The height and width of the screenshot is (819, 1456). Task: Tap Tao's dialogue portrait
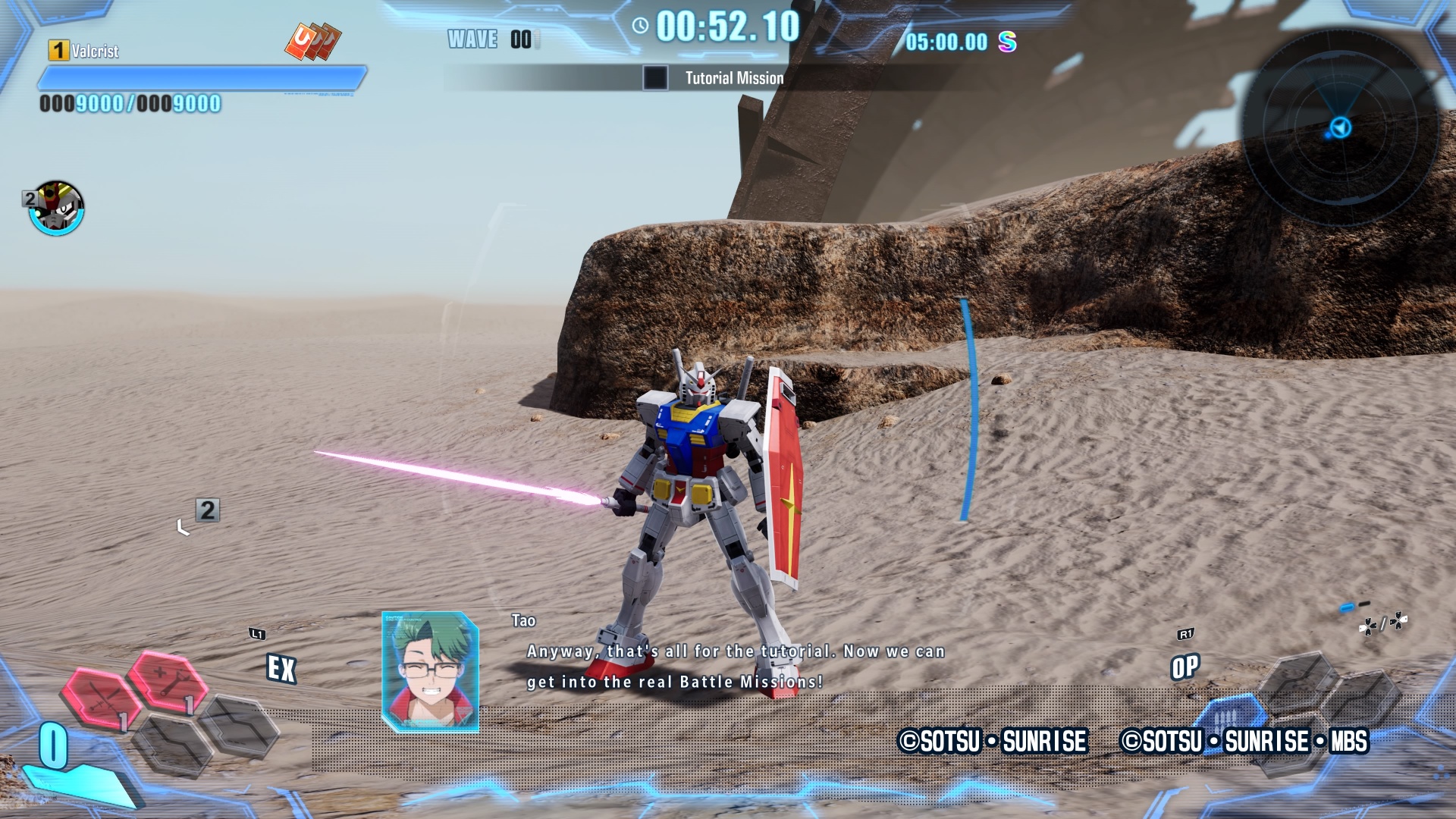point(430,672)
